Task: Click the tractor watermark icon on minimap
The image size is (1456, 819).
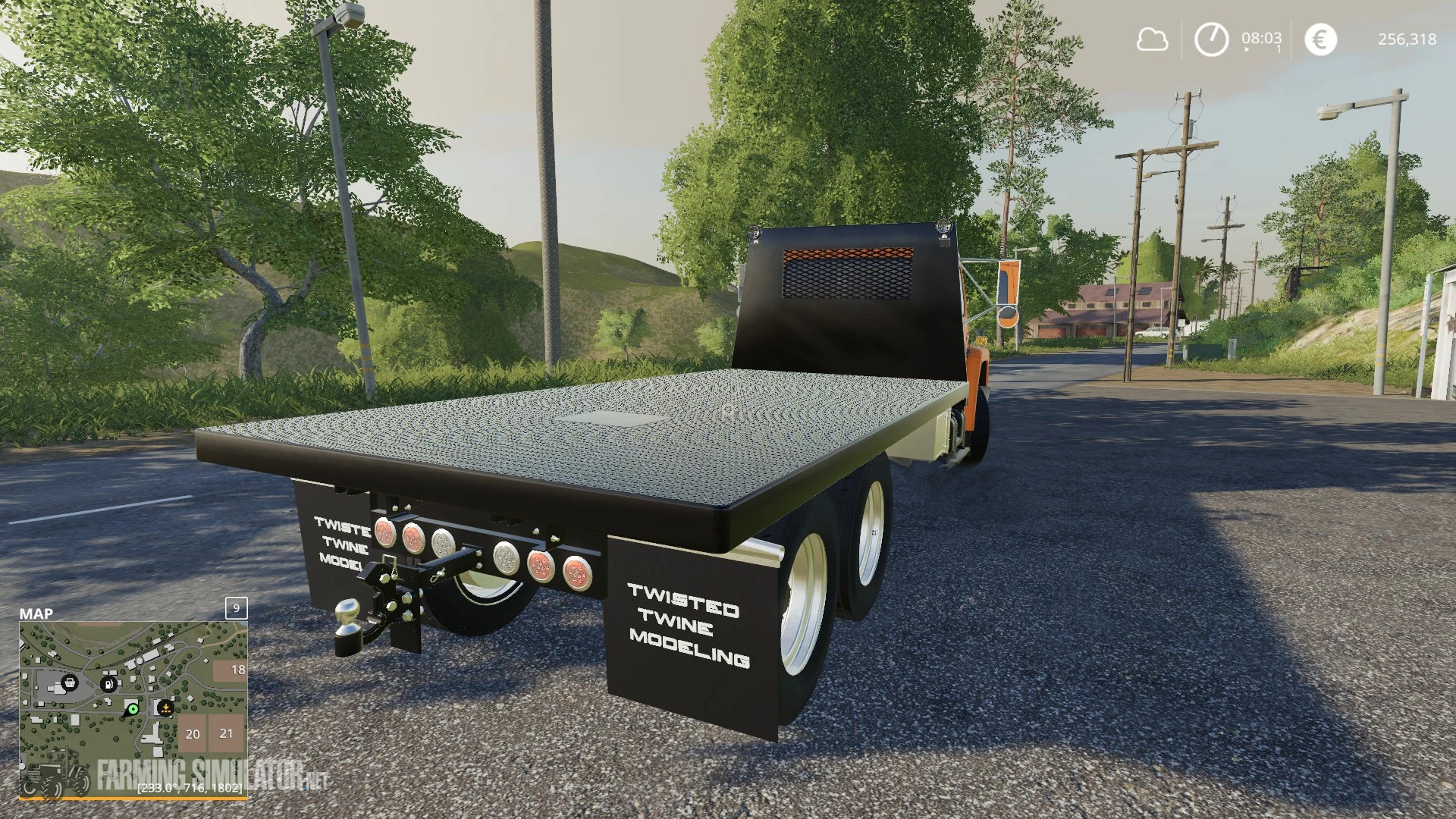Action: [57, 773]
